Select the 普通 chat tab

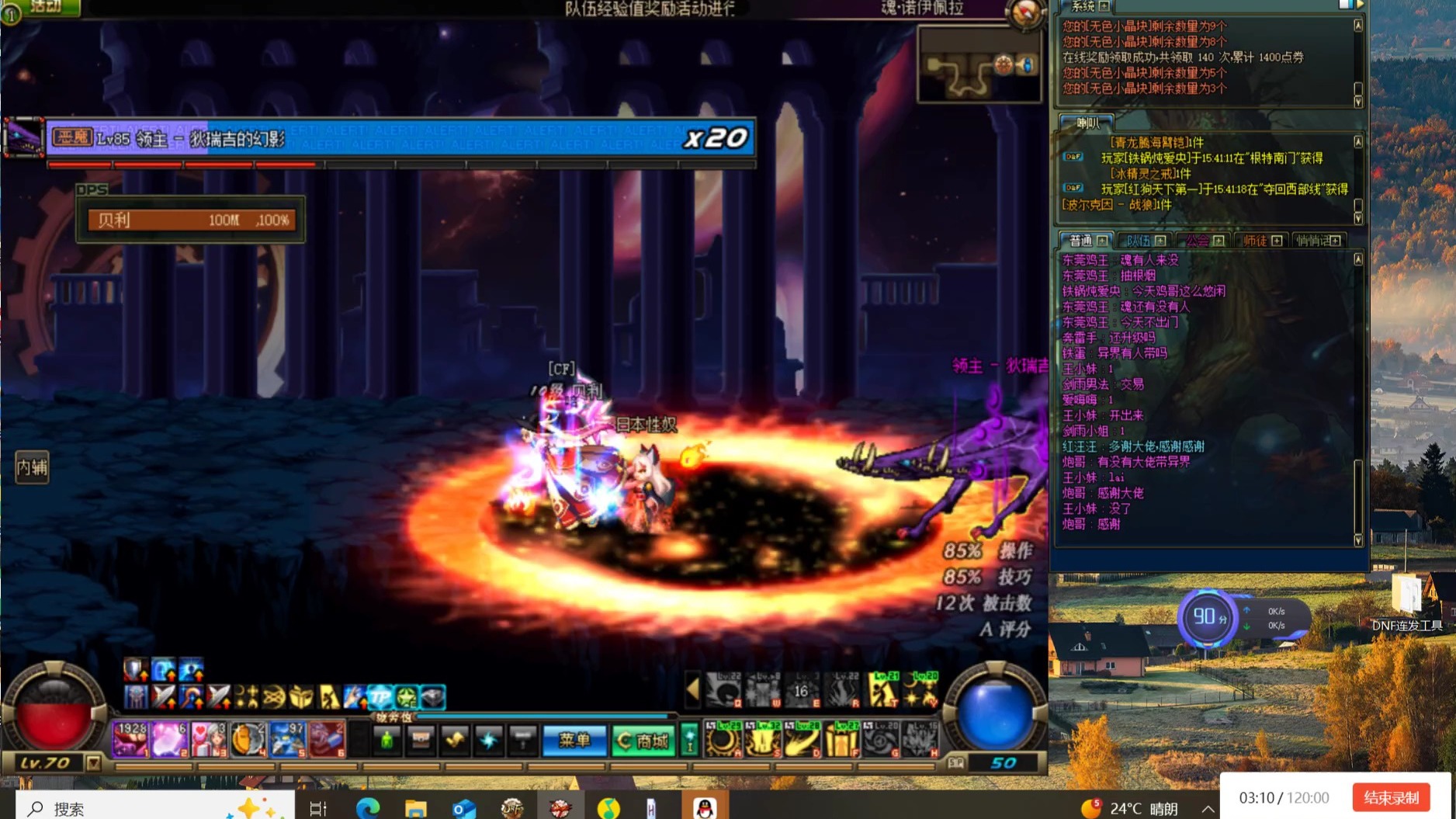click(1086, 241)
